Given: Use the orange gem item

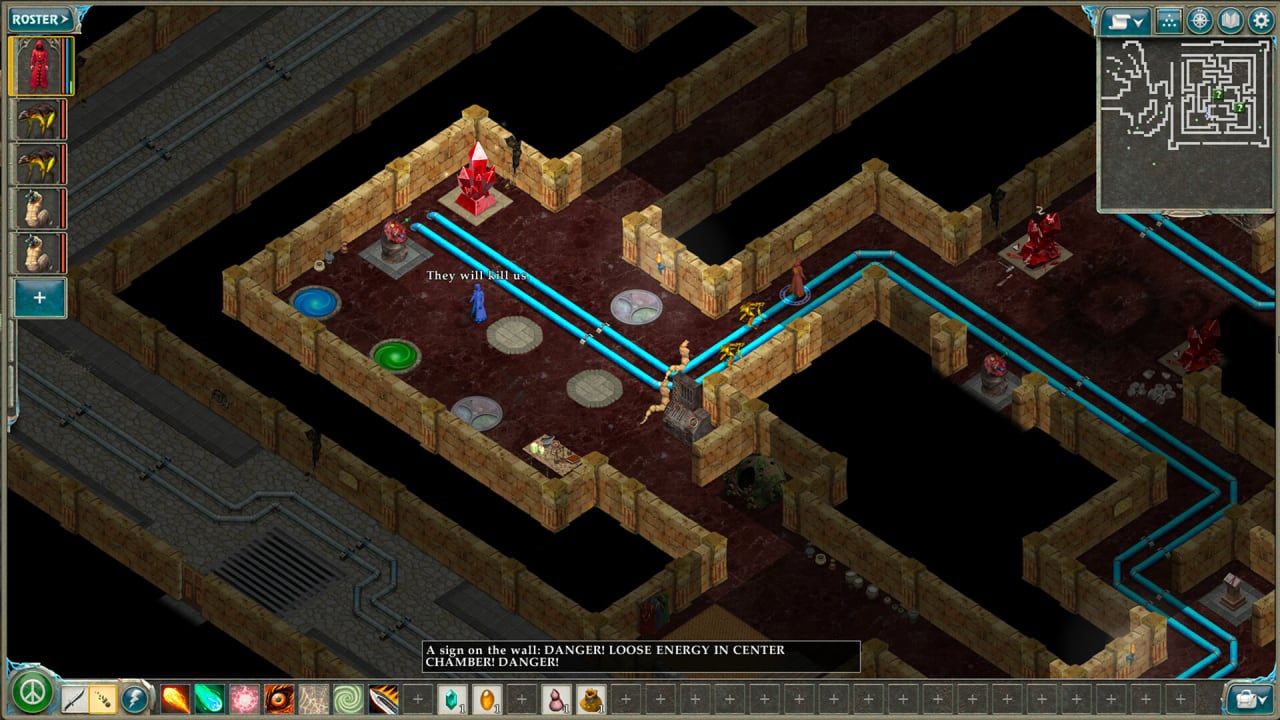Looking at the screenshot, I should coord(487,698).
